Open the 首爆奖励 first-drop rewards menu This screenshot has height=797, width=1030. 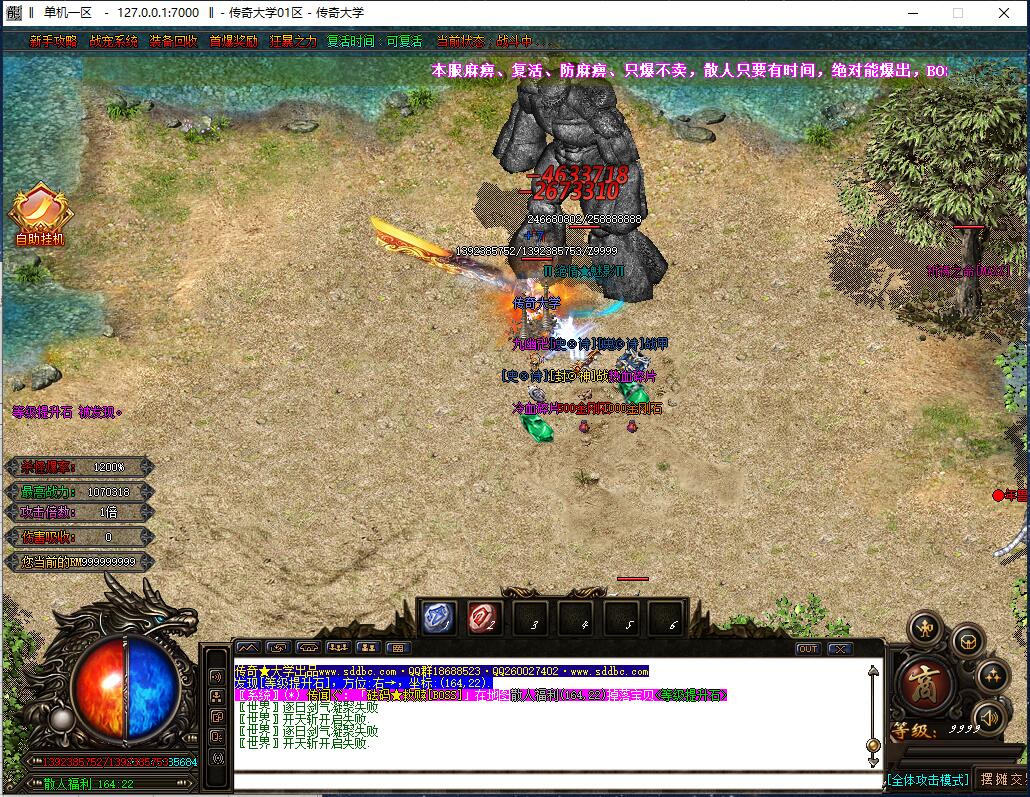[x=233, y=42]
